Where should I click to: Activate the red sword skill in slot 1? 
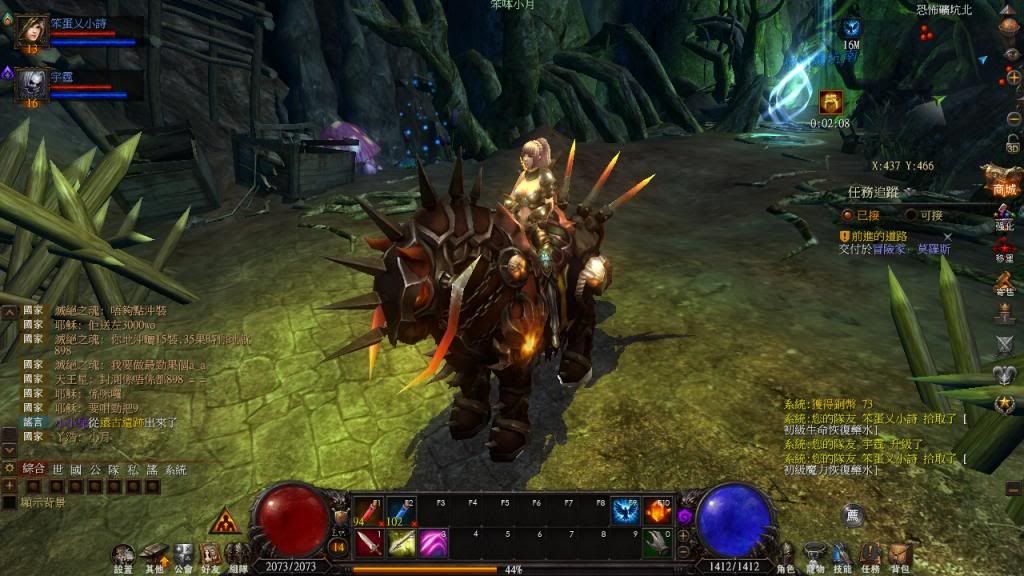tap(369, 543)
